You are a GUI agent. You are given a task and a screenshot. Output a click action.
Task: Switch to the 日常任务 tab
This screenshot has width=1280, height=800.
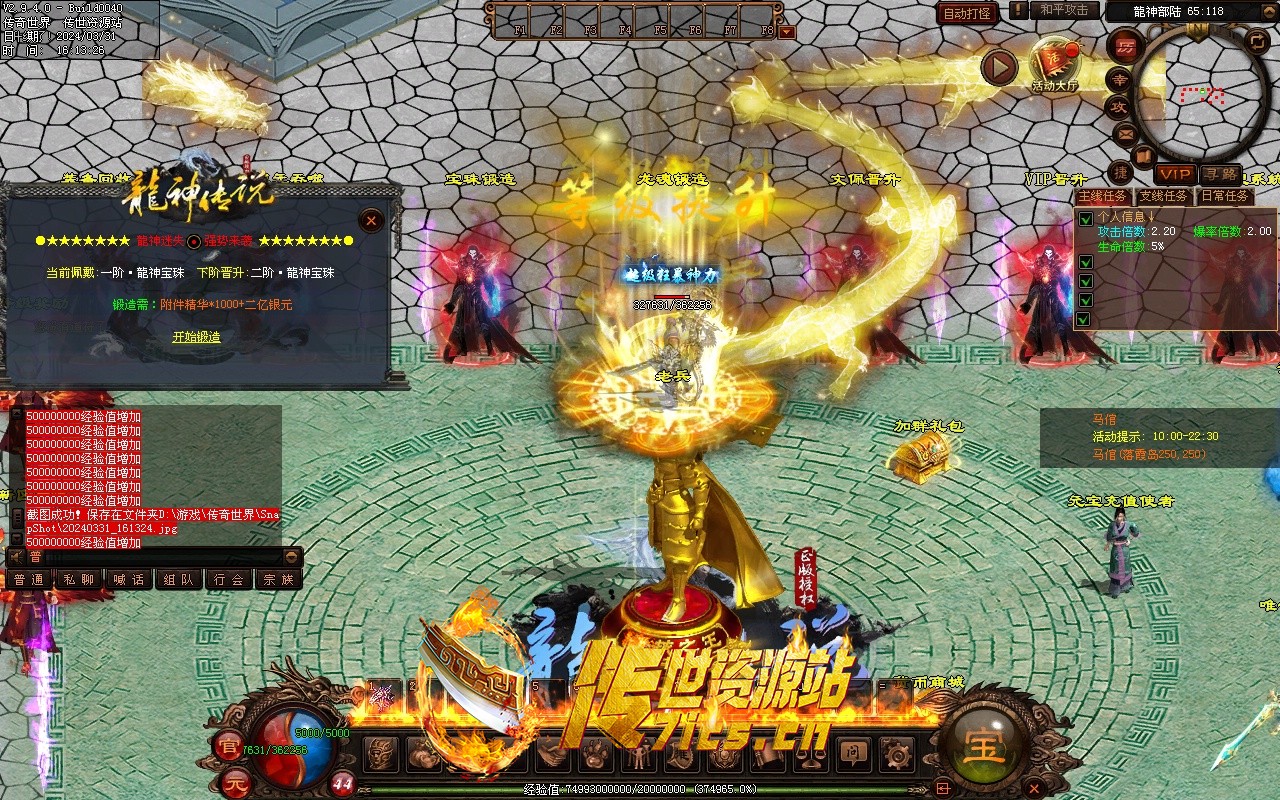pos(1225,196)
